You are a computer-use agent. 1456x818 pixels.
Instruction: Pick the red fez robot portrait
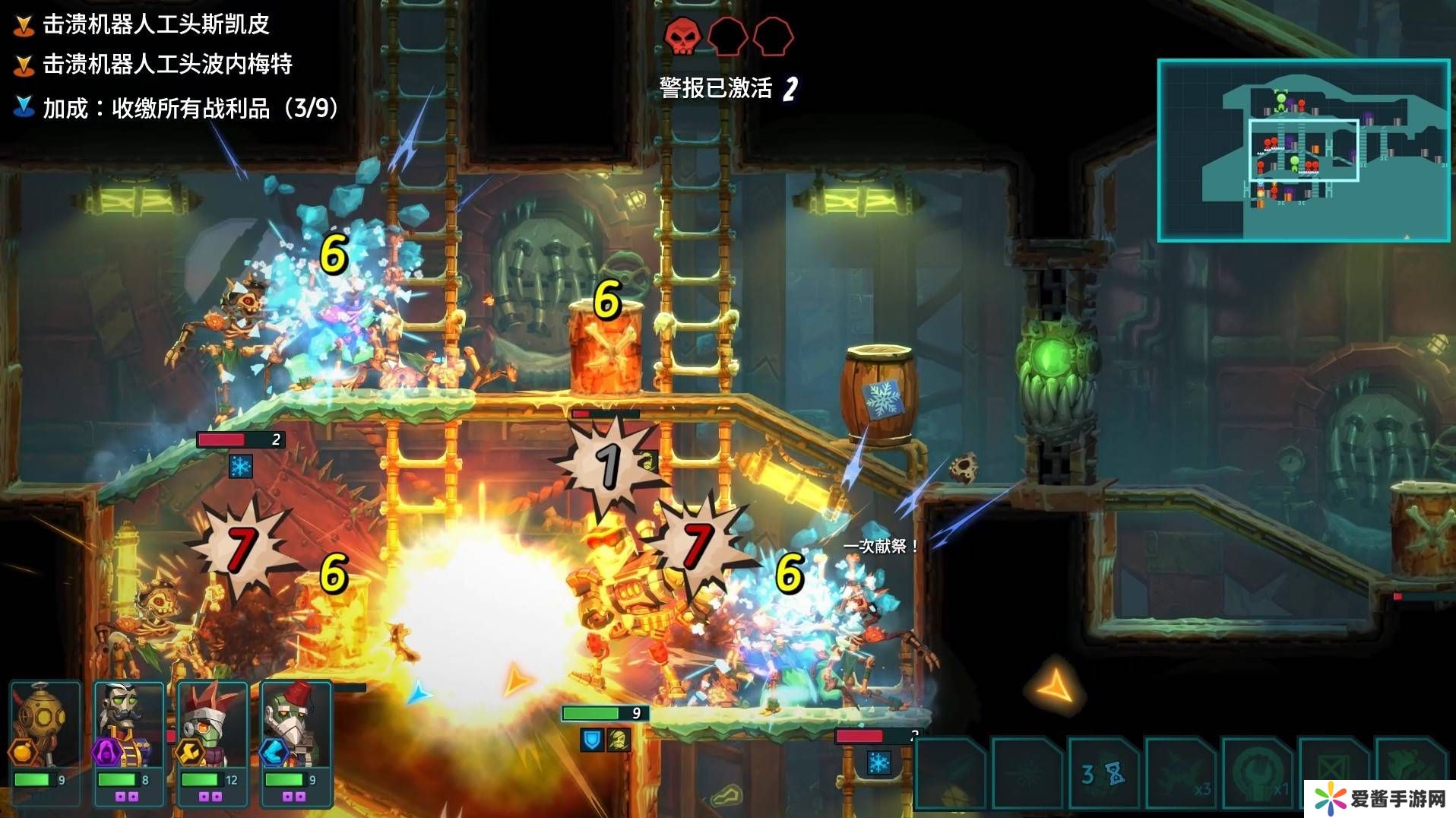pos(296,726)
